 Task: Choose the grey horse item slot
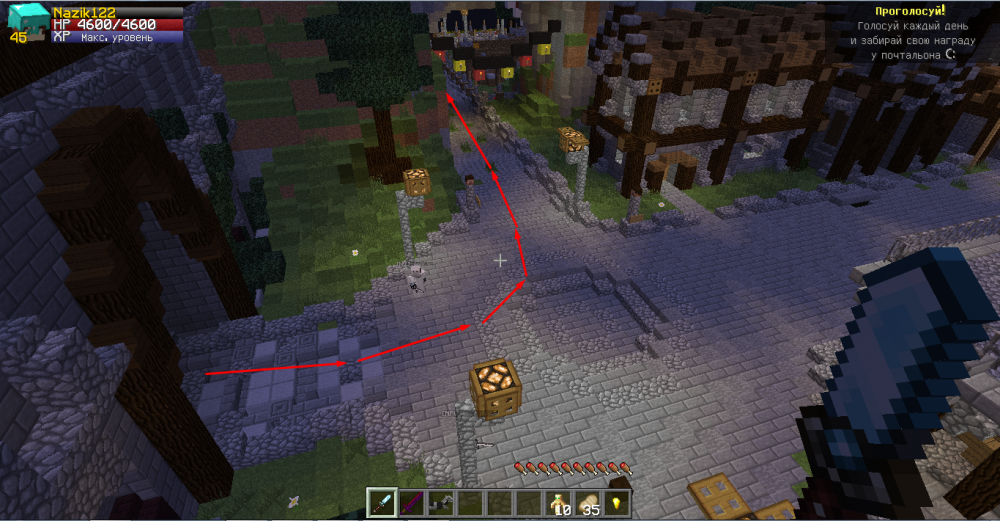pyautogui.click(x=439, y=502)
